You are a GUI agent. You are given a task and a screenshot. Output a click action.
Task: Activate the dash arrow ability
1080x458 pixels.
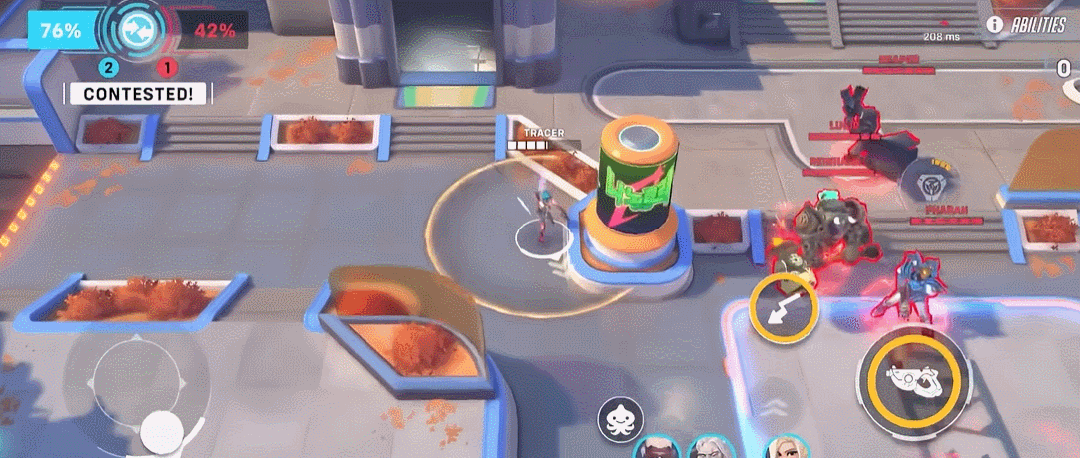(784, 309)
